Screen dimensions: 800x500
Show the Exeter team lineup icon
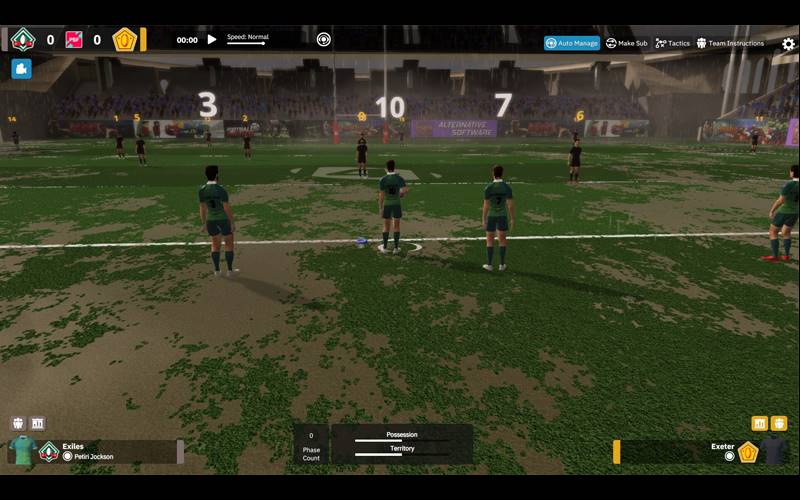(x=779, y=423)
